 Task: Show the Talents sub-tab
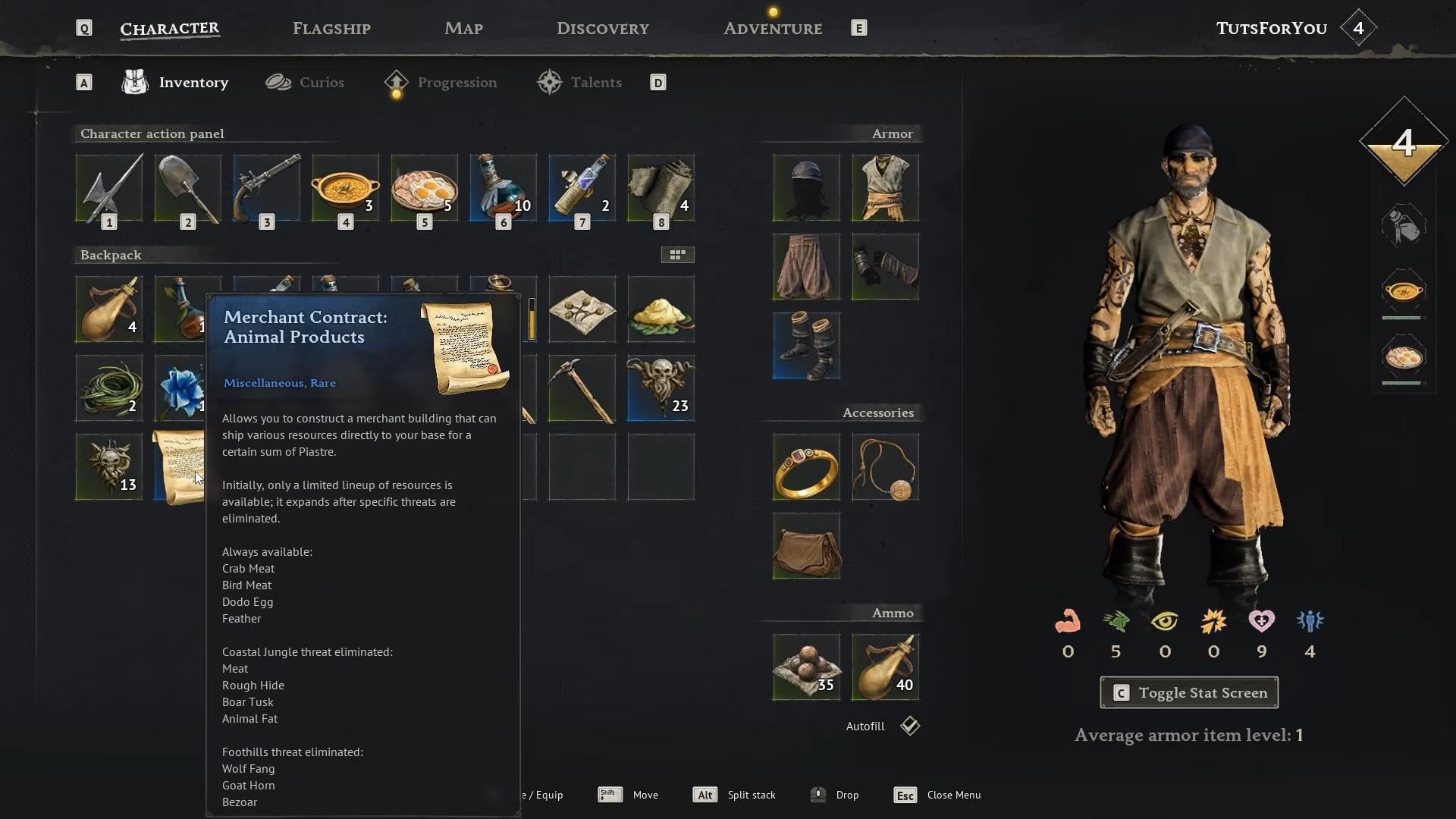click(x=580, y=83)
